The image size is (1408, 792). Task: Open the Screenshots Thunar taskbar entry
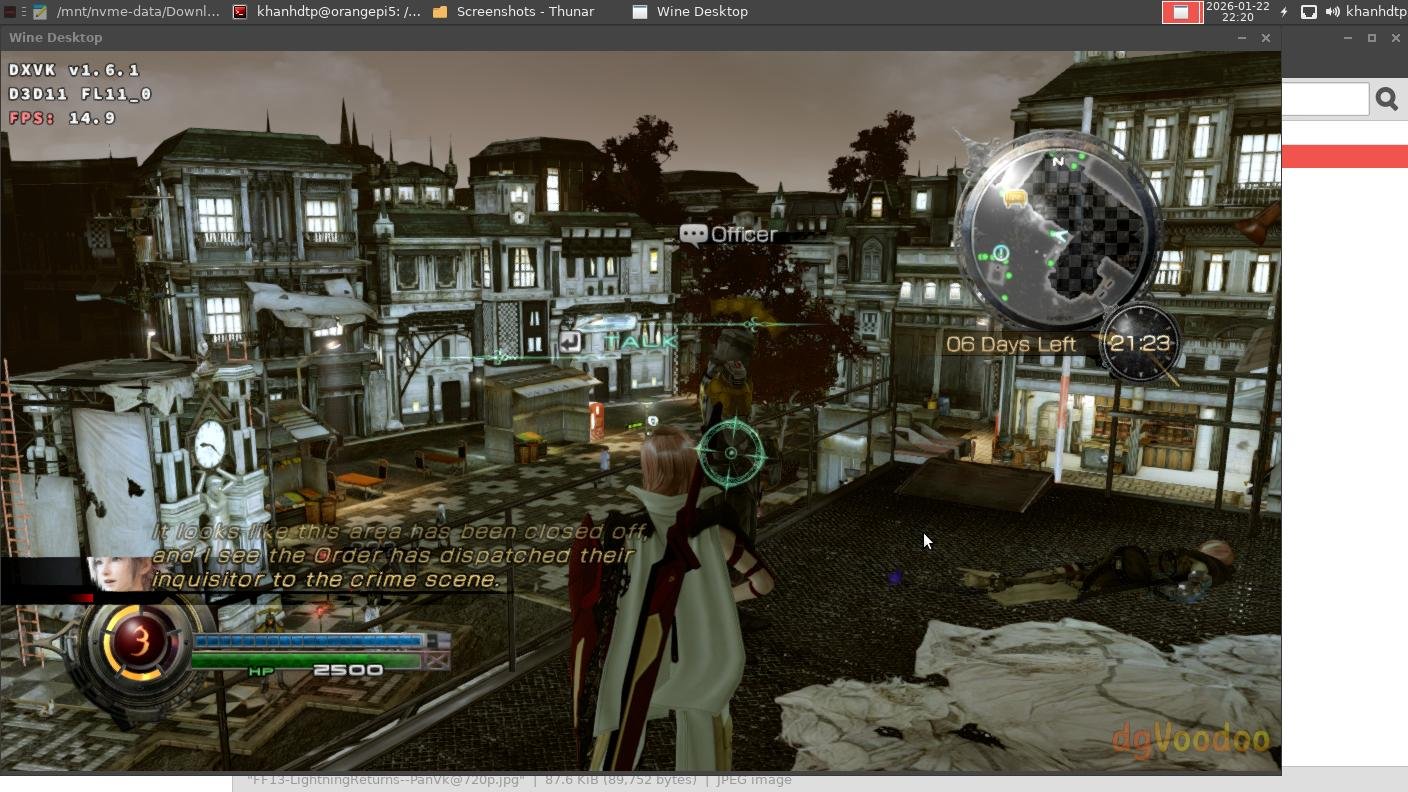[x=514, y=12]
